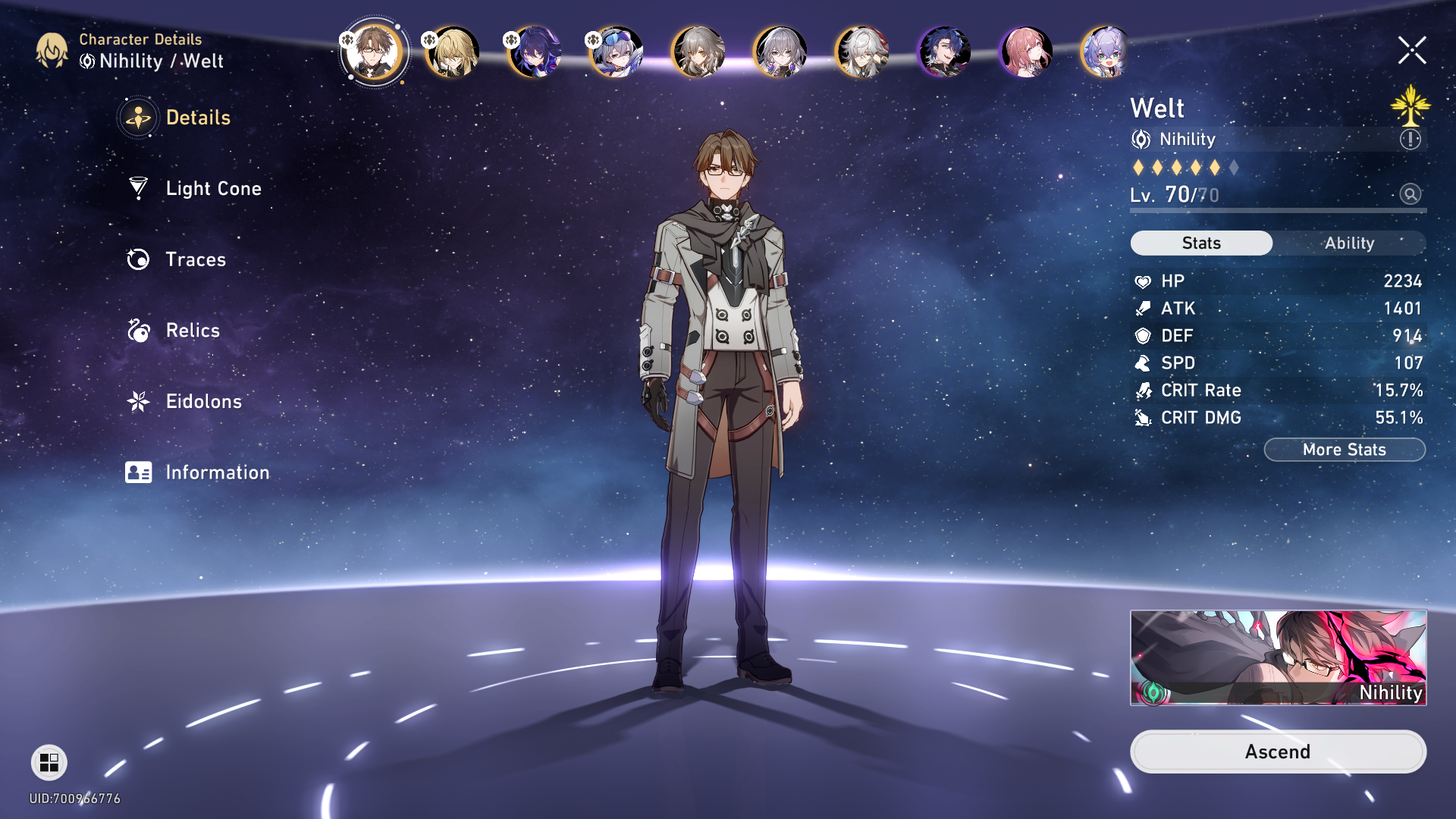This screenshot has width=1456, height=819.
Task: Close the Character Details screen
Action: point(1411,51)
